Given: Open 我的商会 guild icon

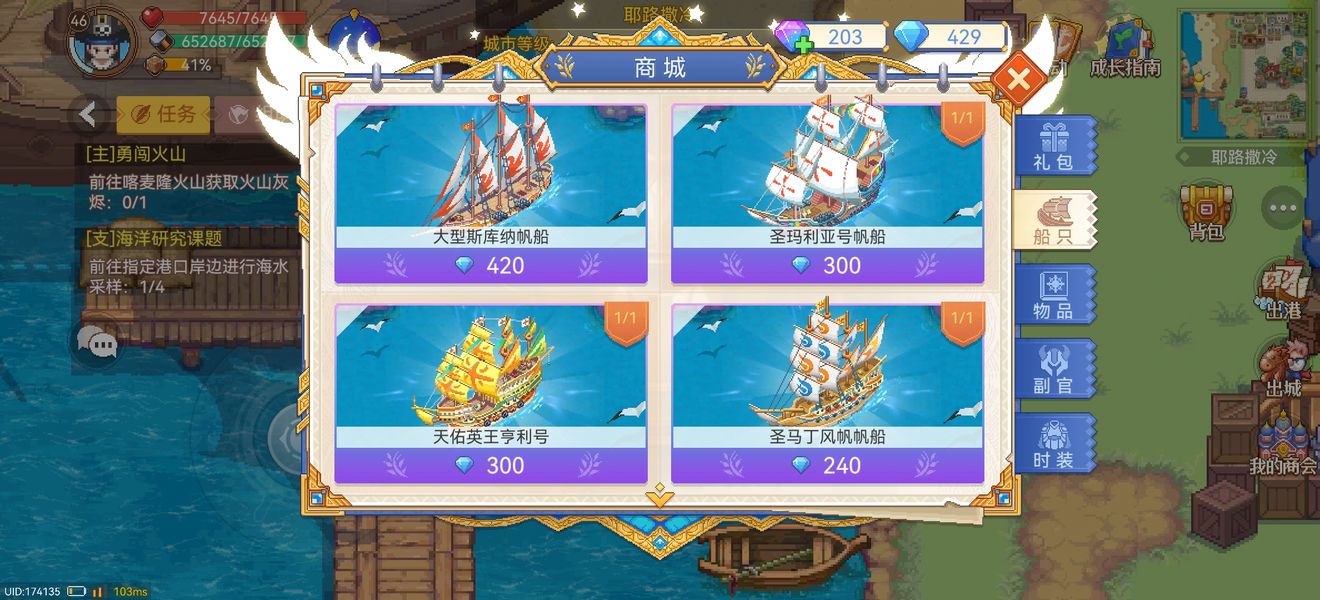Looking at the screenshot, I should (1282, 447).
